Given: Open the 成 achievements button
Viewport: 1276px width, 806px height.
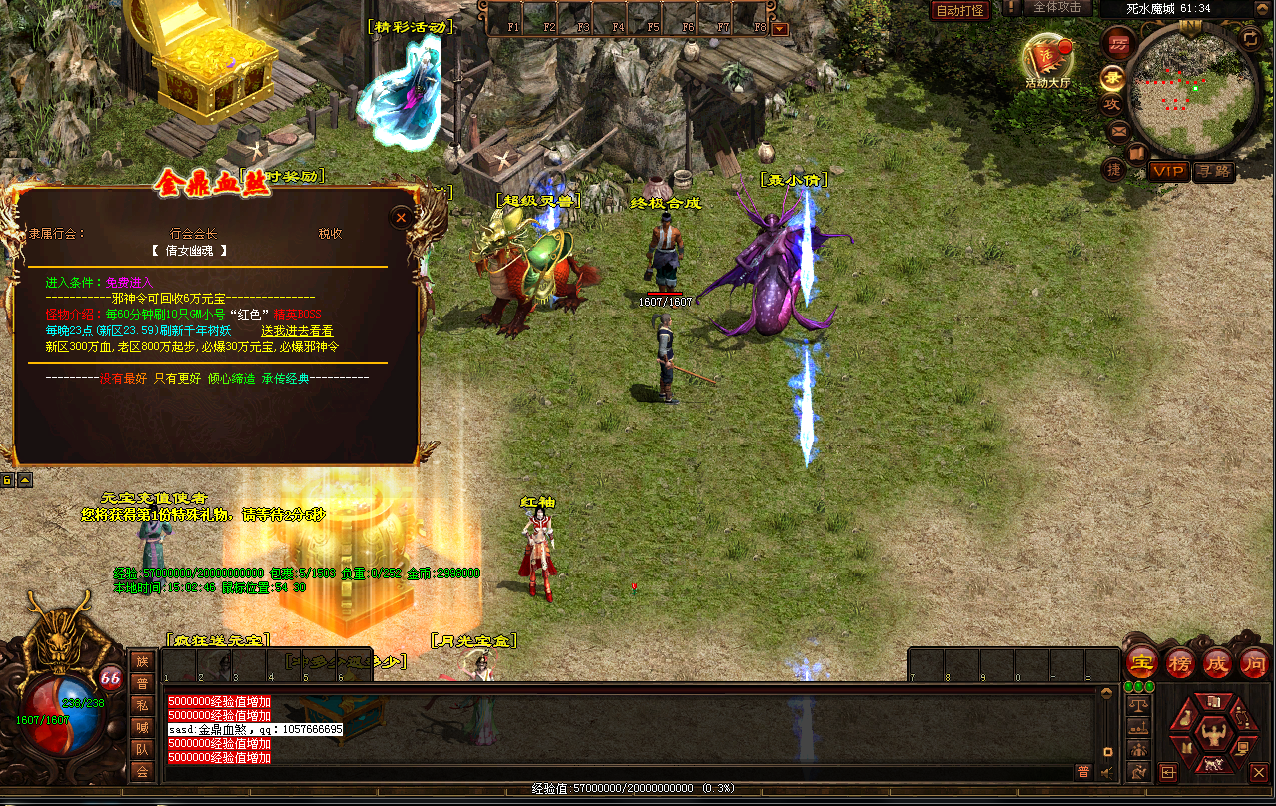Looking at the screenshot, I should point(1217,662).
